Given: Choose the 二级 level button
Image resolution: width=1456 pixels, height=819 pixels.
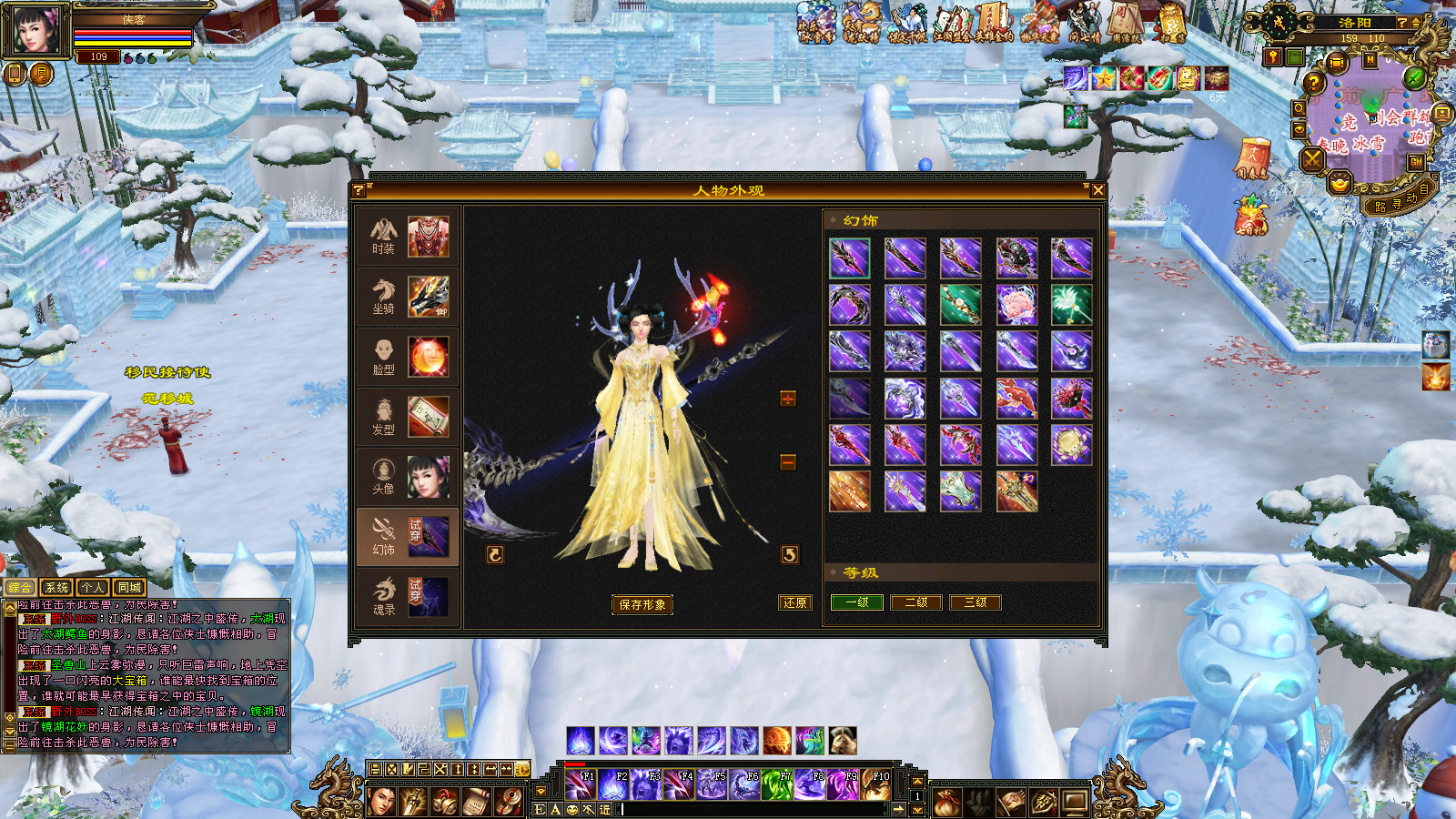Looking at the screenshot, I should pos(915,602).
